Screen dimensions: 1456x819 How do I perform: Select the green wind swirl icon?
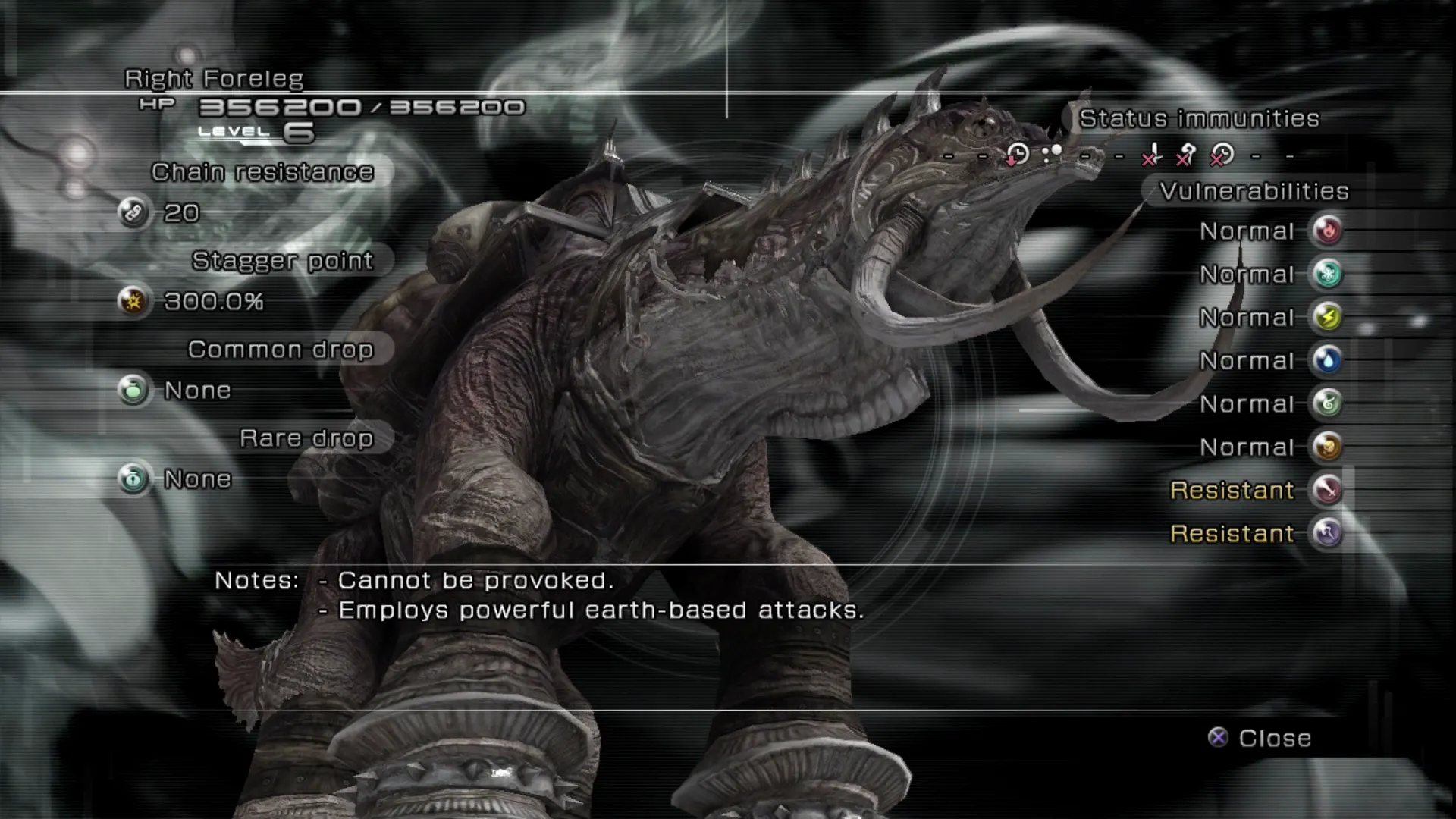[x=1327, y=403]
